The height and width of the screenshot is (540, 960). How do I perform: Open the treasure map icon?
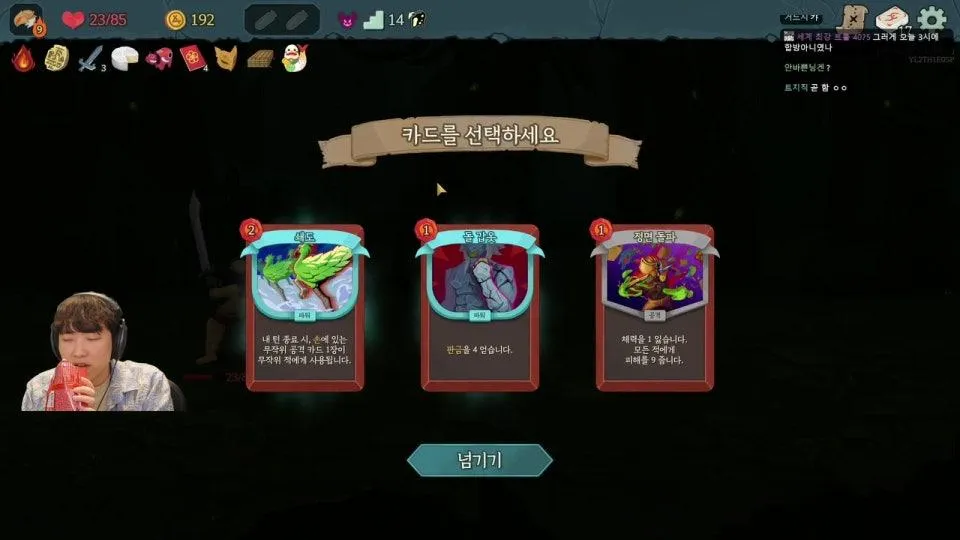click(852, 18)
